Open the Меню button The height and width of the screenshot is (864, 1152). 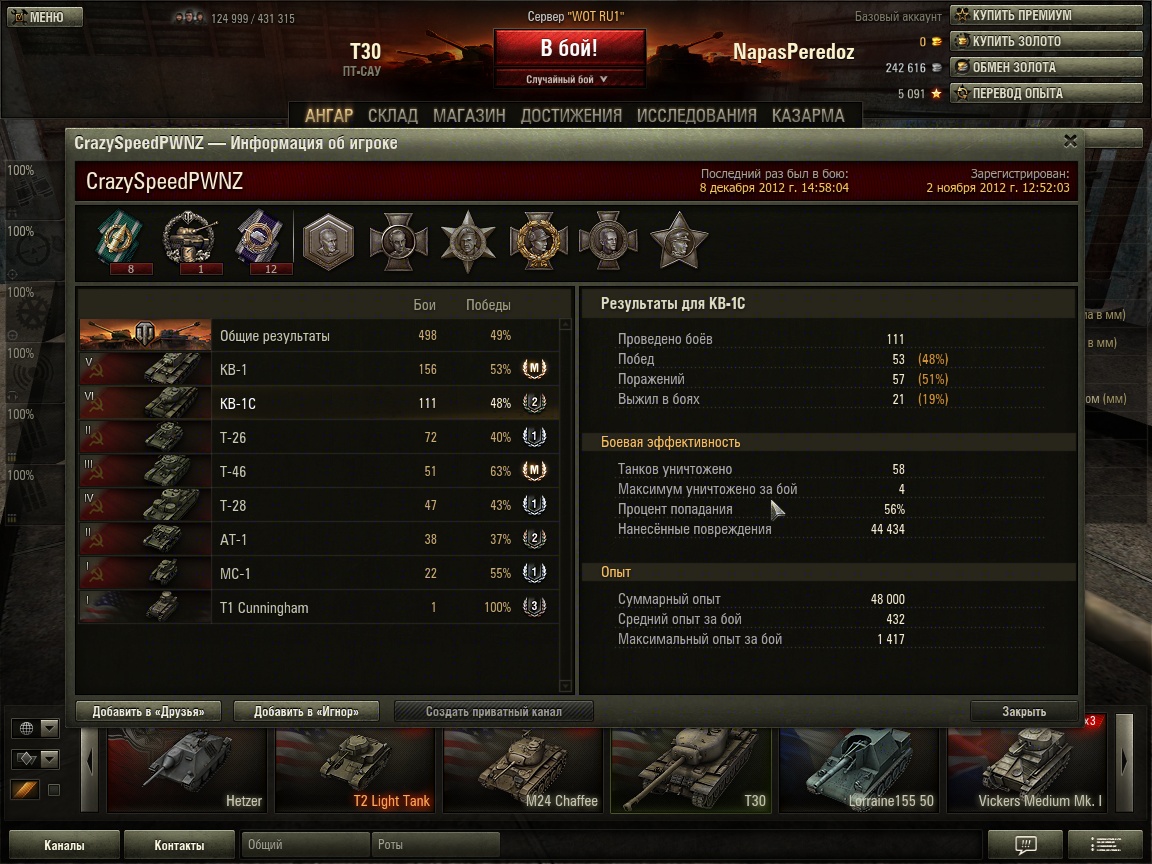(x=37, y=17)
